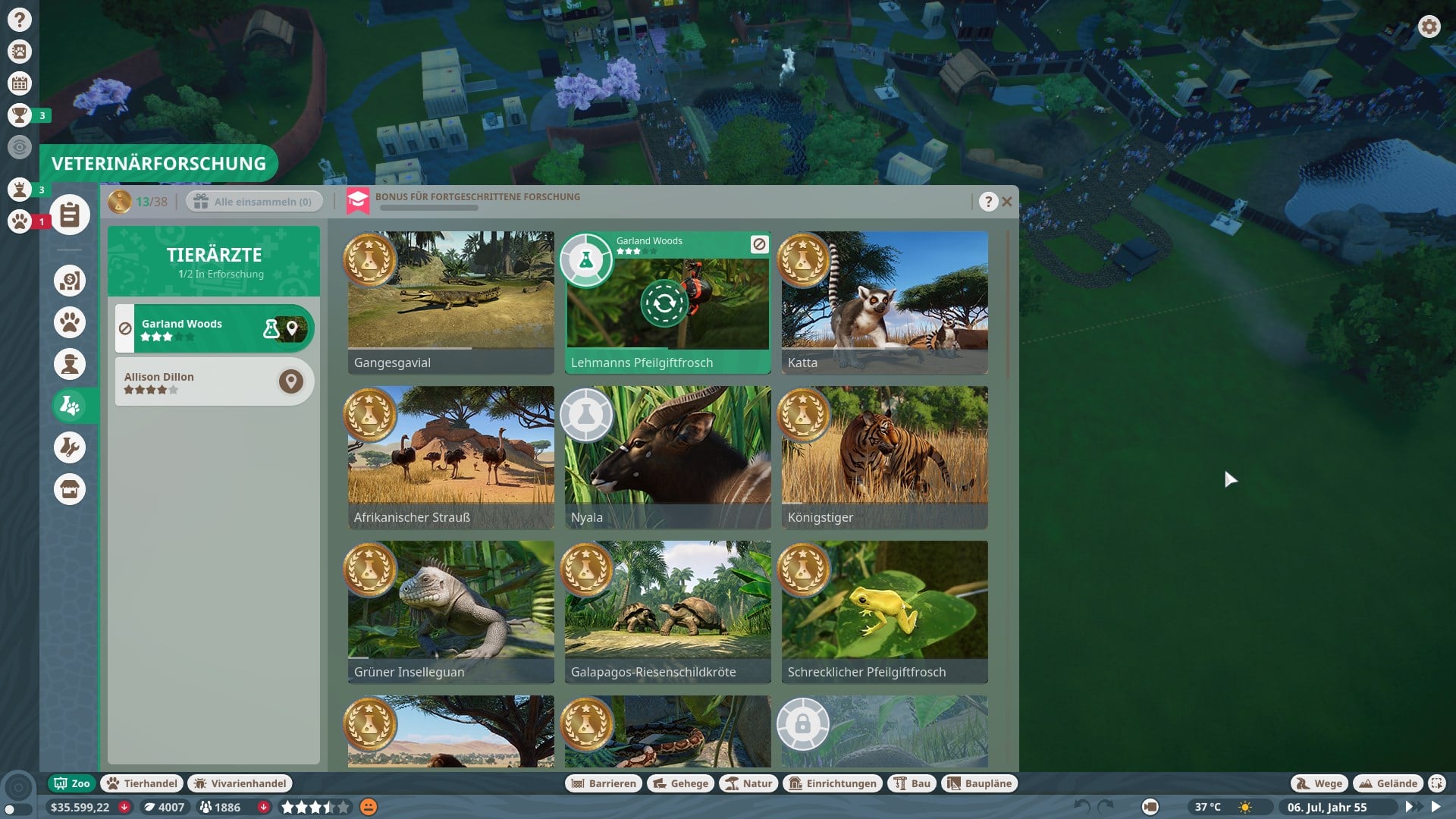This screenshot has height=819, width=1456.
Task: Open the game settings gear
Action: pyautogui.click(x=1429, y=27)
